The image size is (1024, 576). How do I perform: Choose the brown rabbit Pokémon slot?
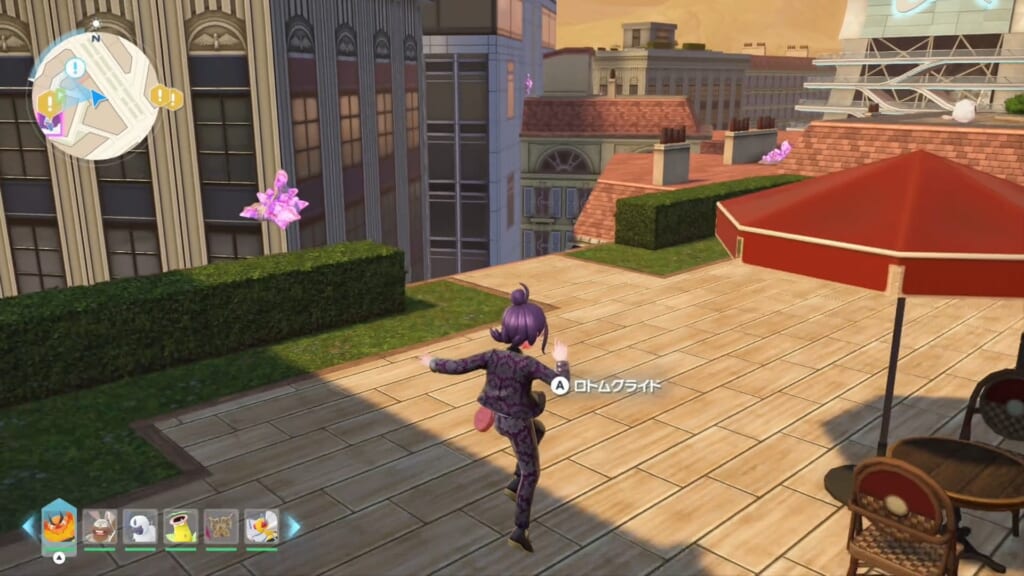(100, 526)
